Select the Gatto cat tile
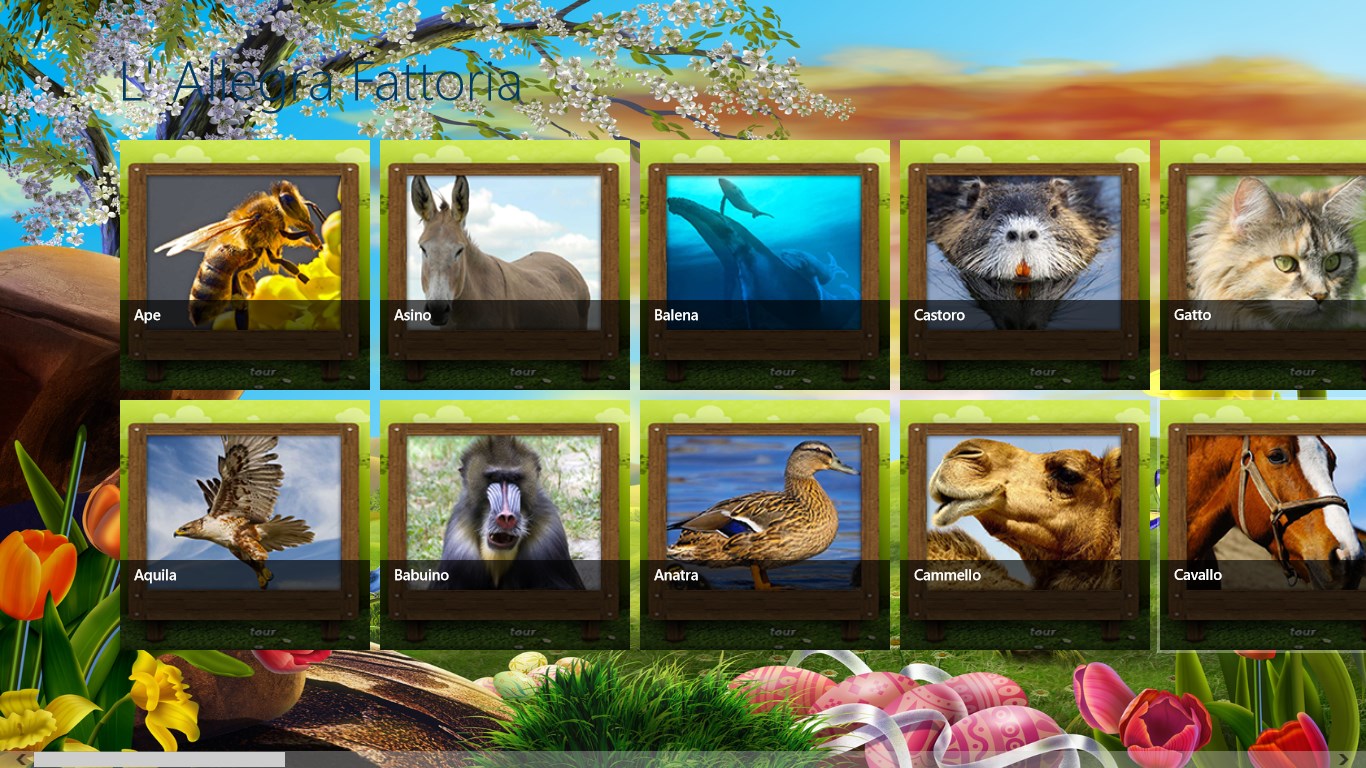This screenshot has width=1366, height=768. (1264, 264)
